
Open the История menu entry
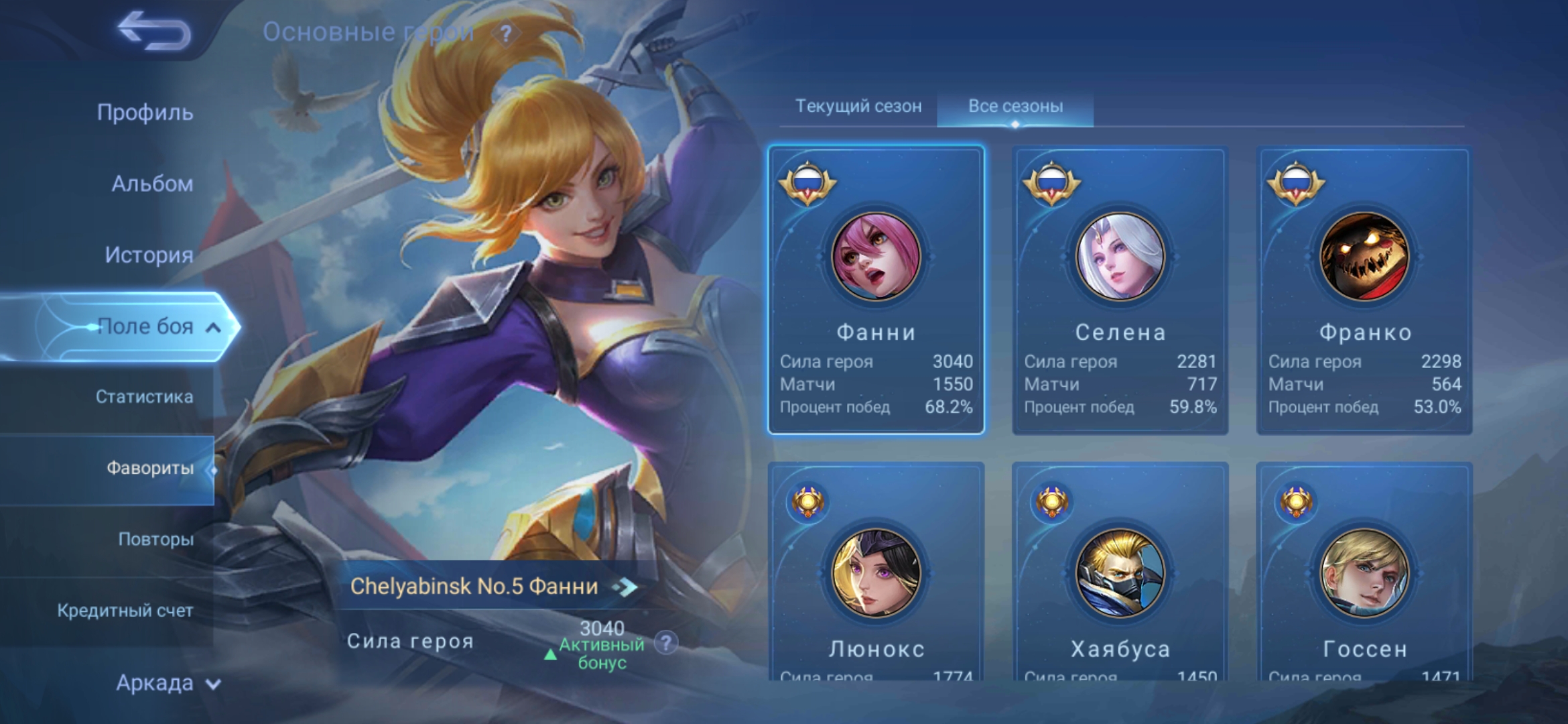pos(149,255)
